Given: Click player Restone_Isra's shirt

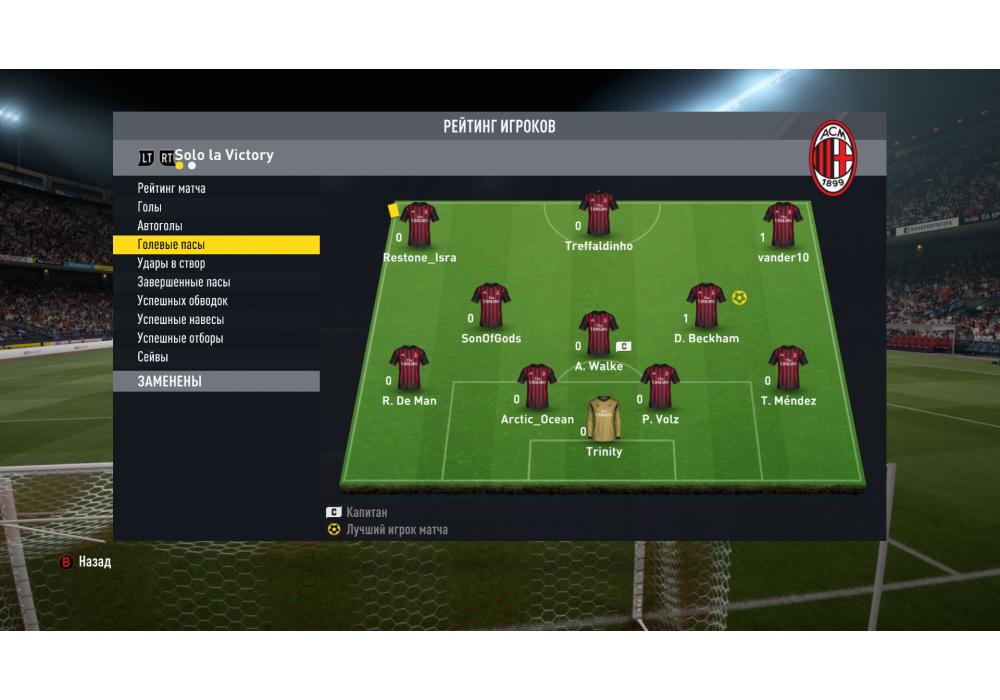Looking at the screenshot, I should point(419,225).
